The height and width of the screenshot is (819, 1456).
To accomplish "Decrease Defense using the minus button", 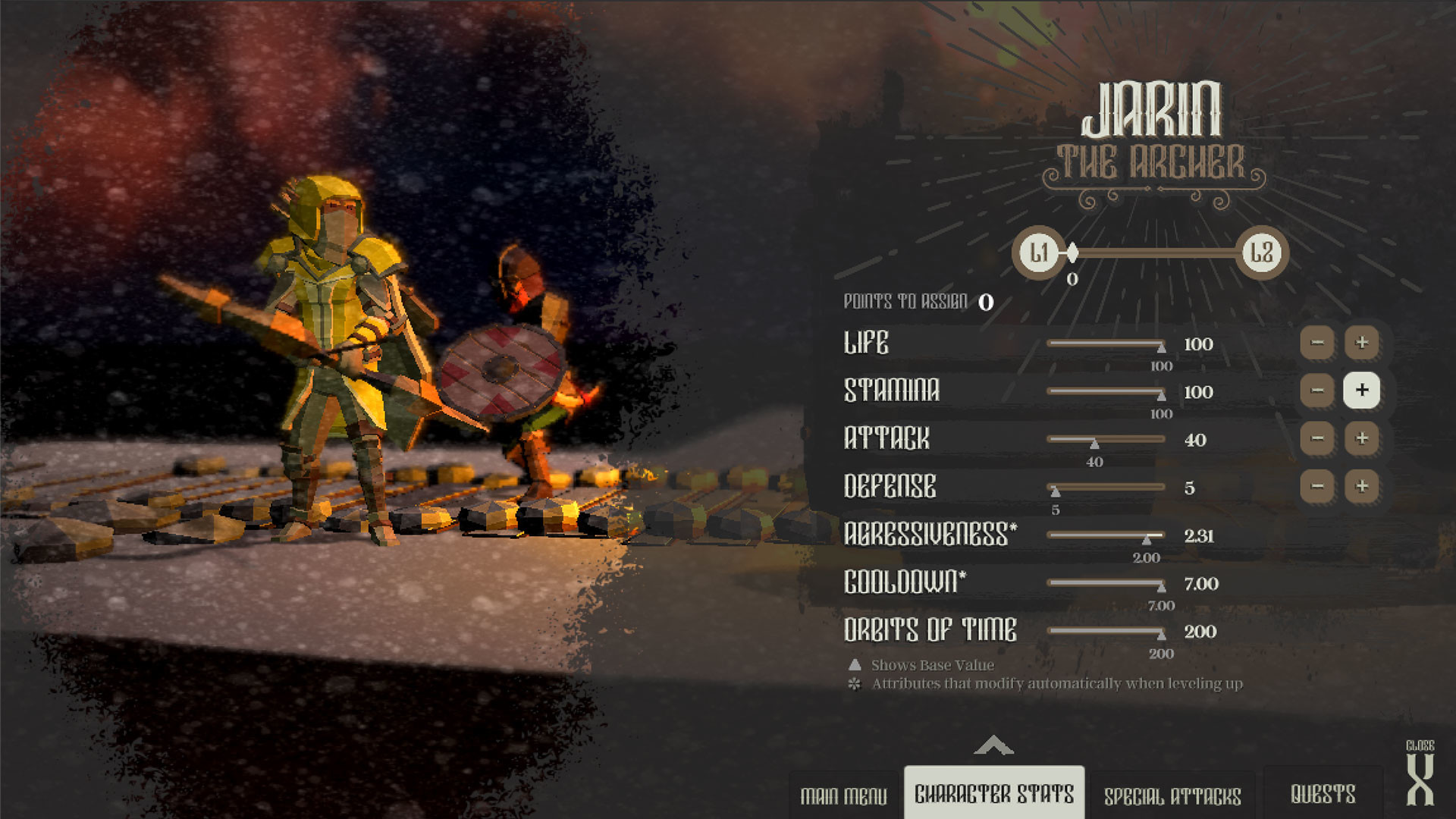I will (x=1317, y=486).
